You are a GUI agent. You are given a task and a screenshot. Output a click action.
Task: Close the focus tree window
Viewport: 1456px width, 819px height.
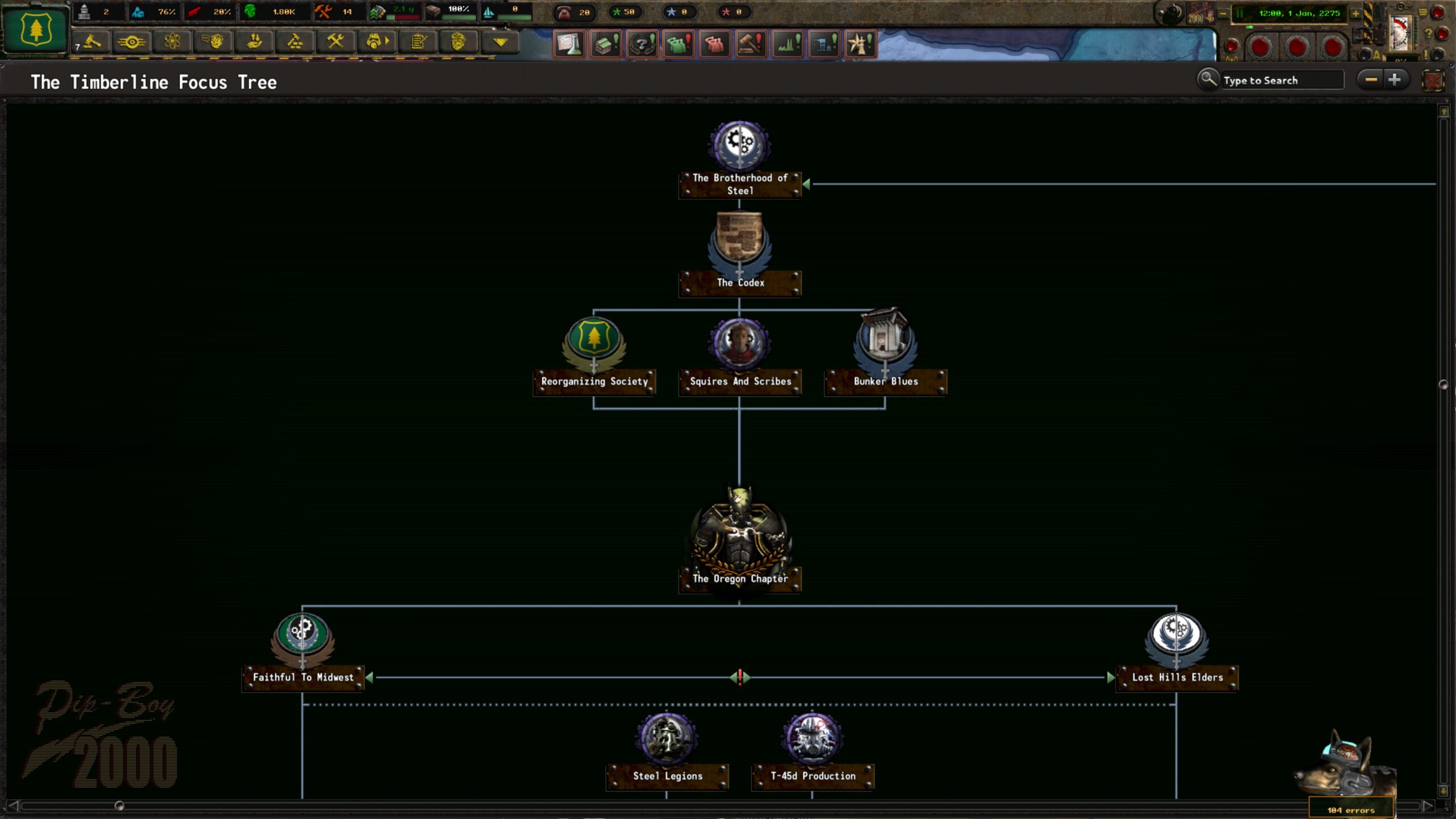1433,81
